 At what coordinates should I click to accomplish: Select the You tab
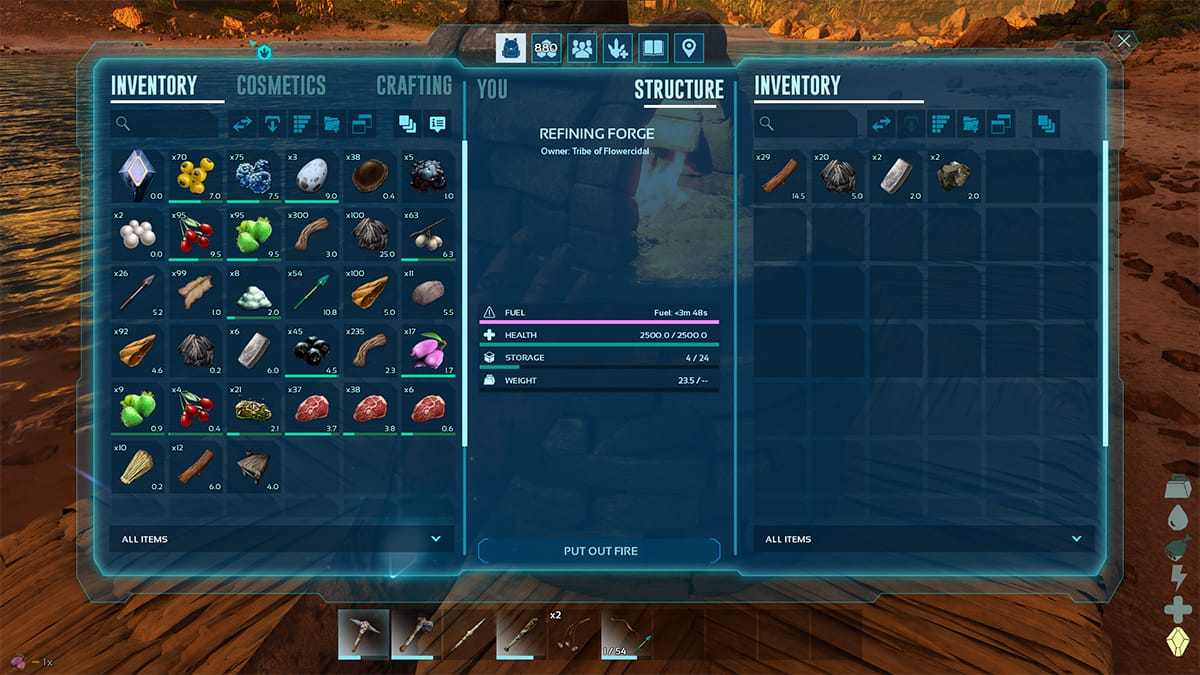[x=492, y=89]
